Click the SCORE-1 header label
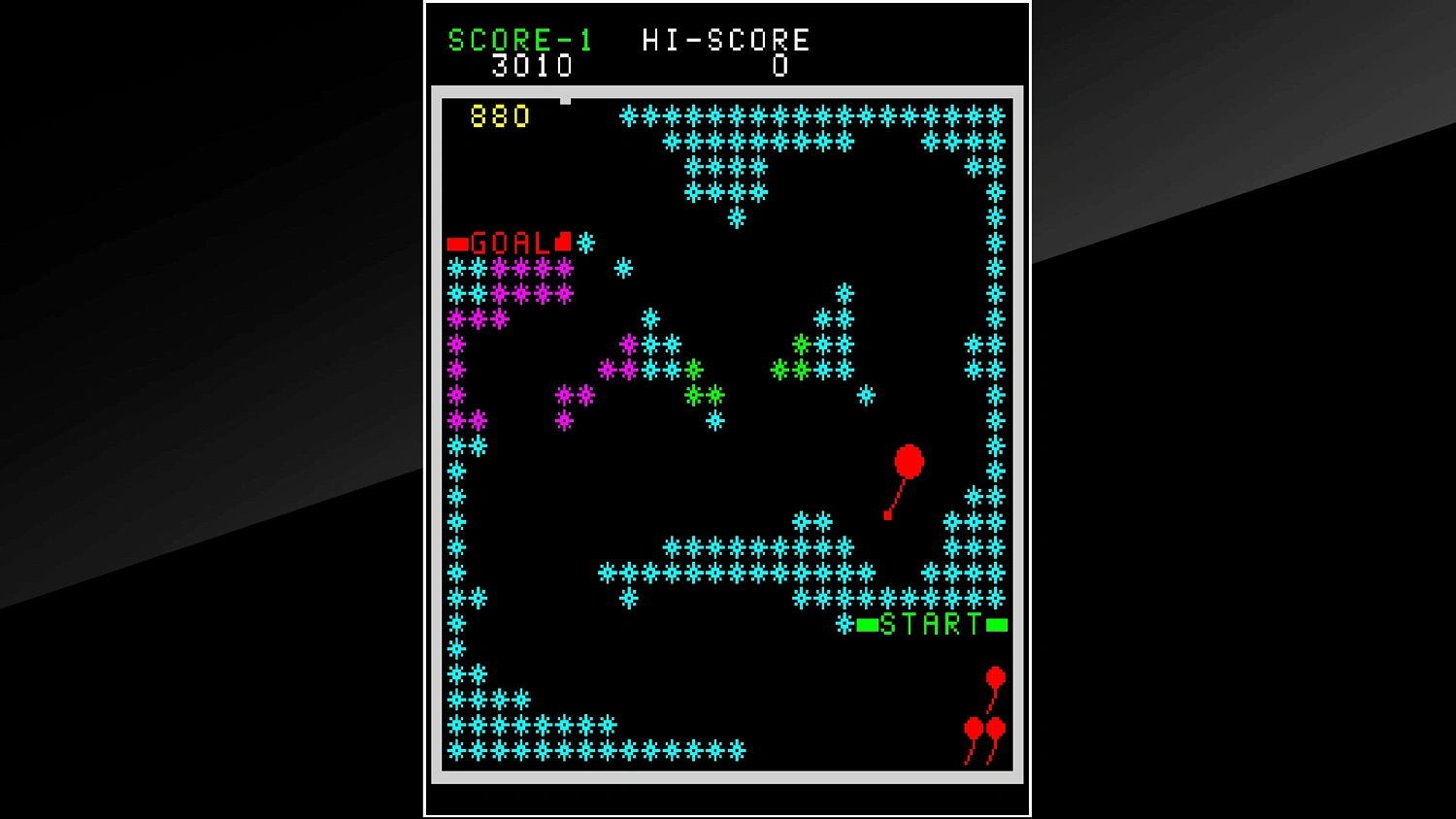Image resolution: width=1456 pixels, height=819 pixels. click(519, 40)
